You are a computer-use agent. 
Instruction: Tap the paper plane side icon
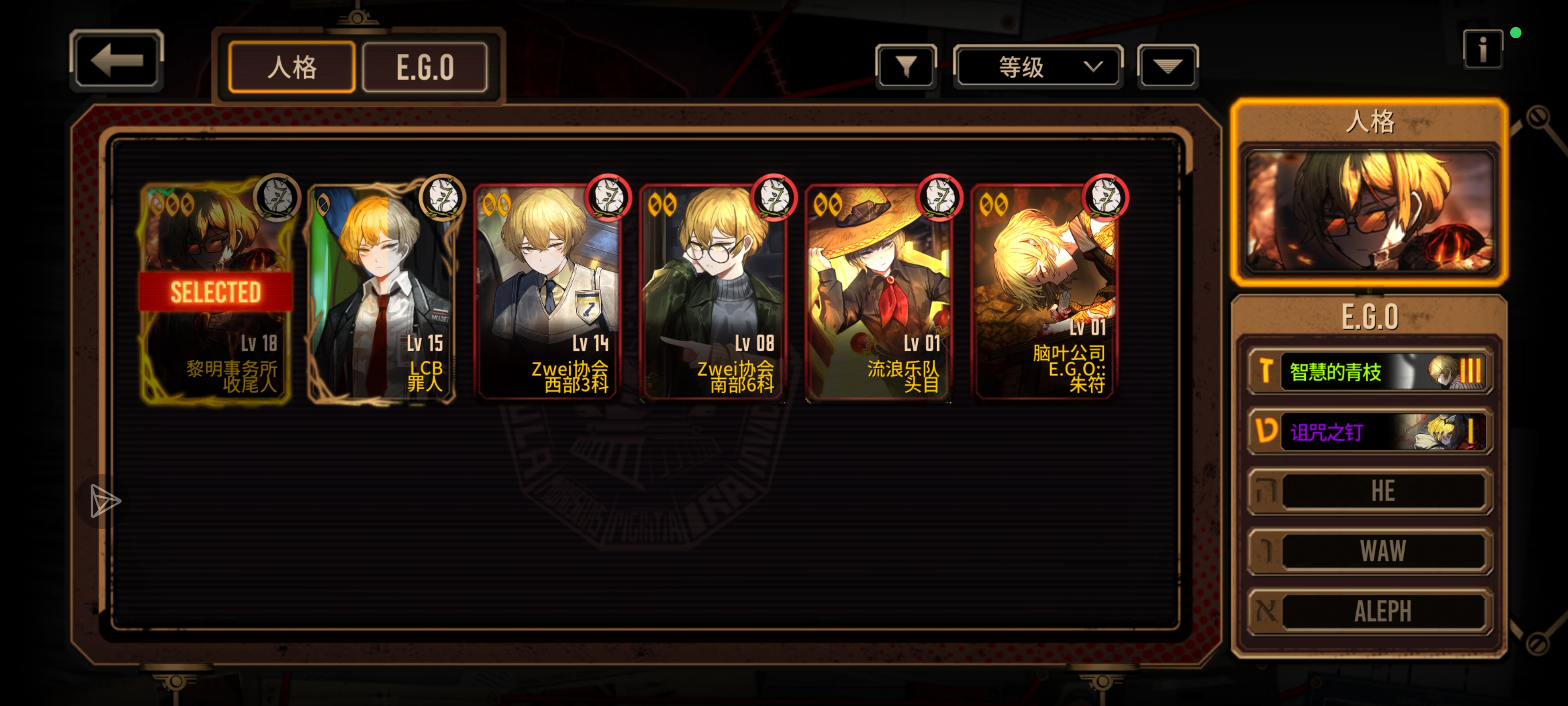pos(105,502)
